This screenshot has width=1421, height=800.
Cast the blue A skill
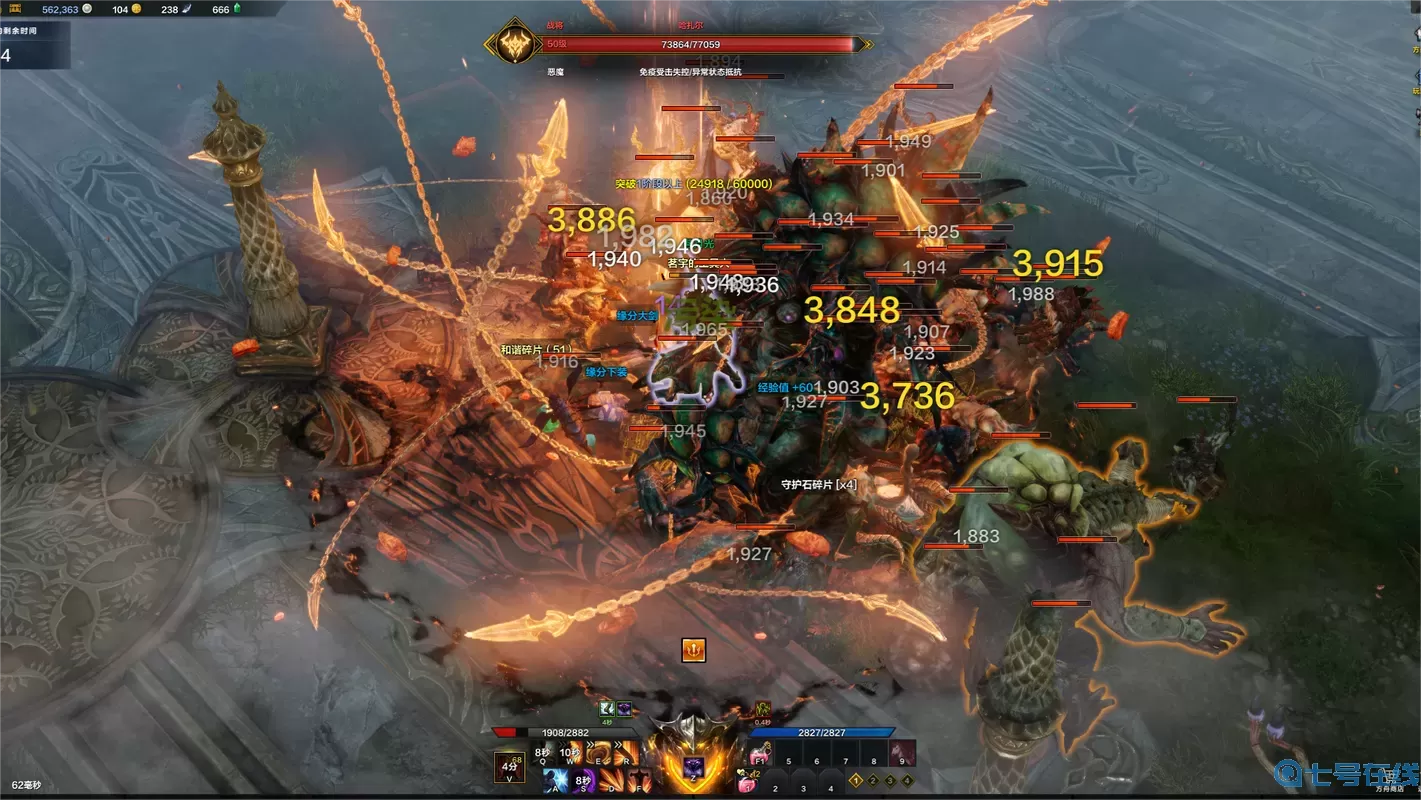556,781
